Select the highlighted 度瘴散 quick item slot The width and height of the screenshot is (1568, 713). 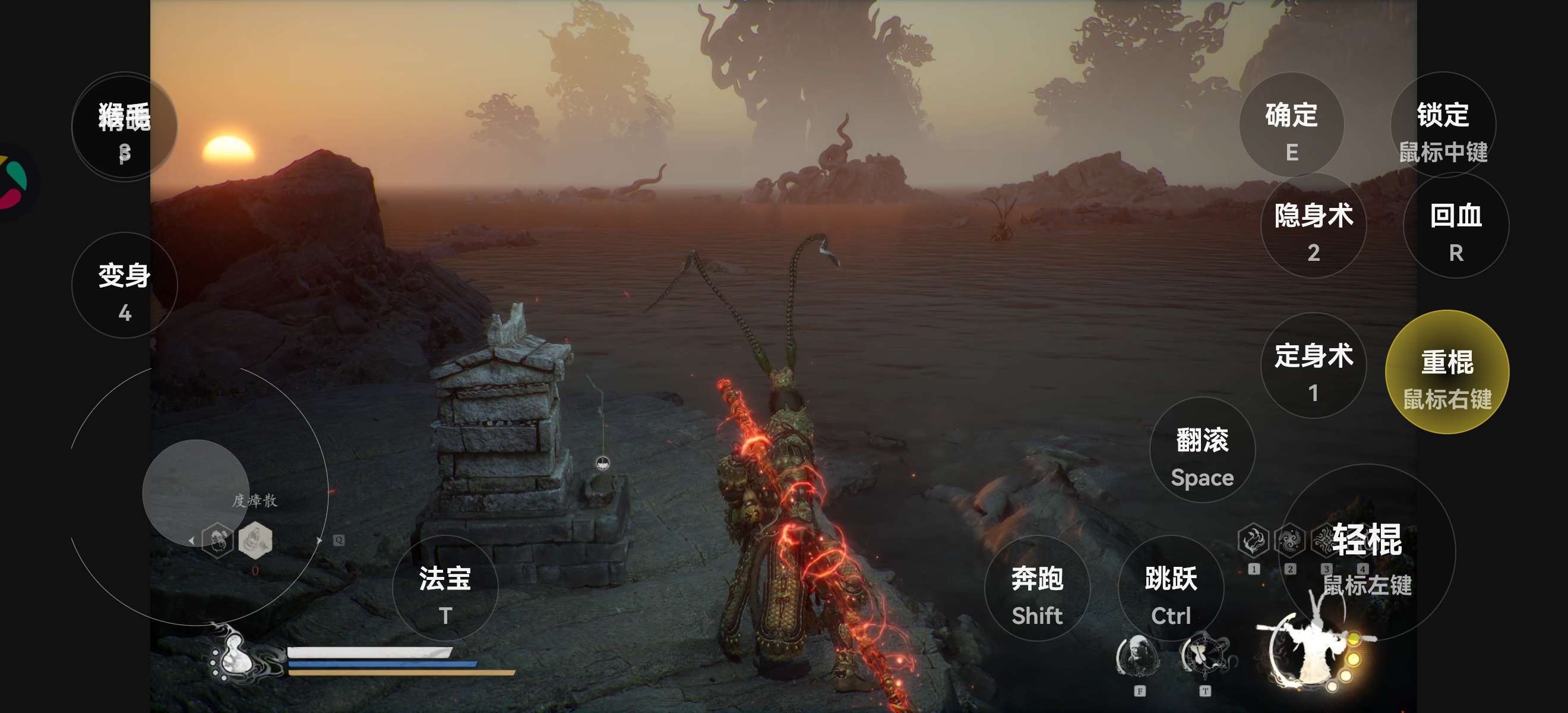click(255, 540)
